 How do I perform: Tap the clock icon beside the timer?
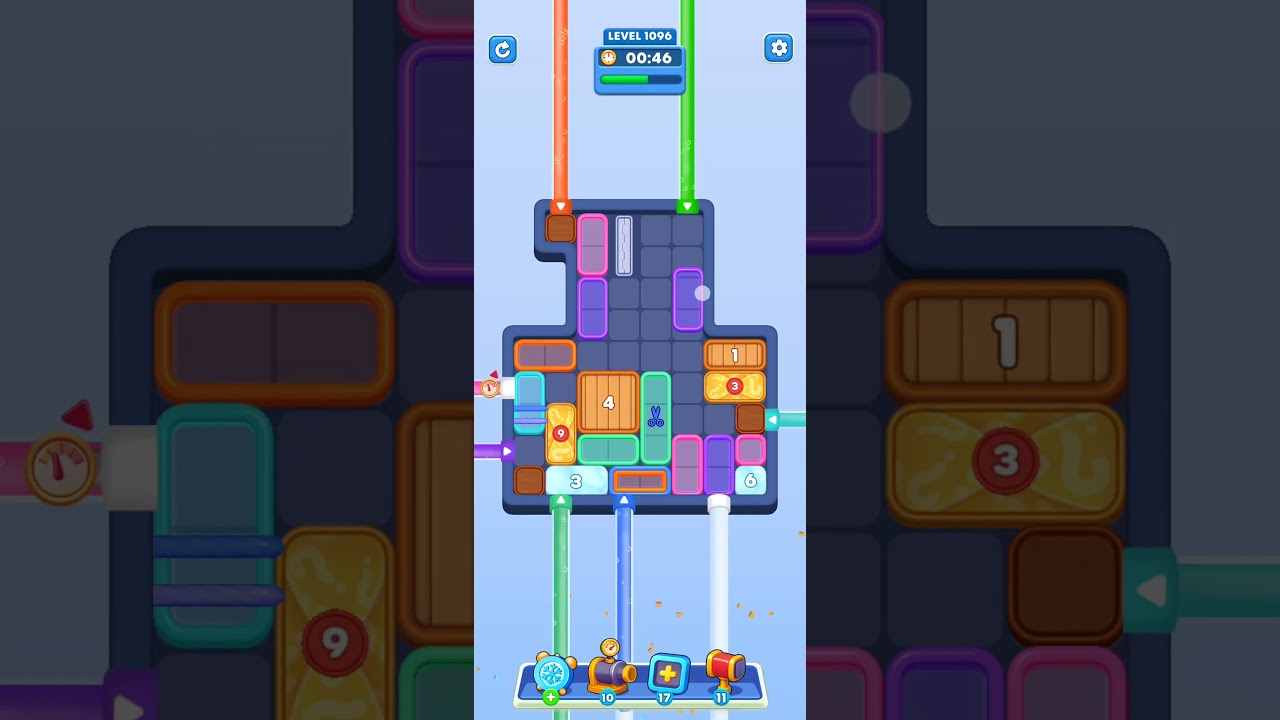(607, 58)
